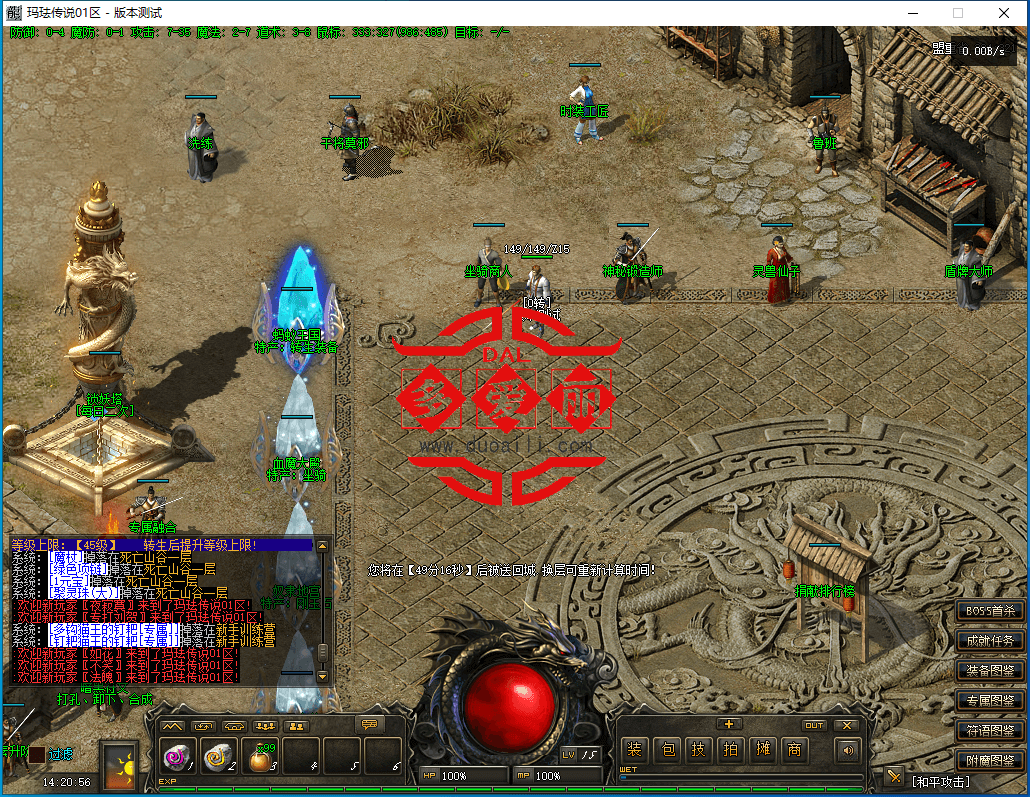Show the 装备图鉴 equipment codex
This screenshot has height=797, width=1030.
coord(990,670)
